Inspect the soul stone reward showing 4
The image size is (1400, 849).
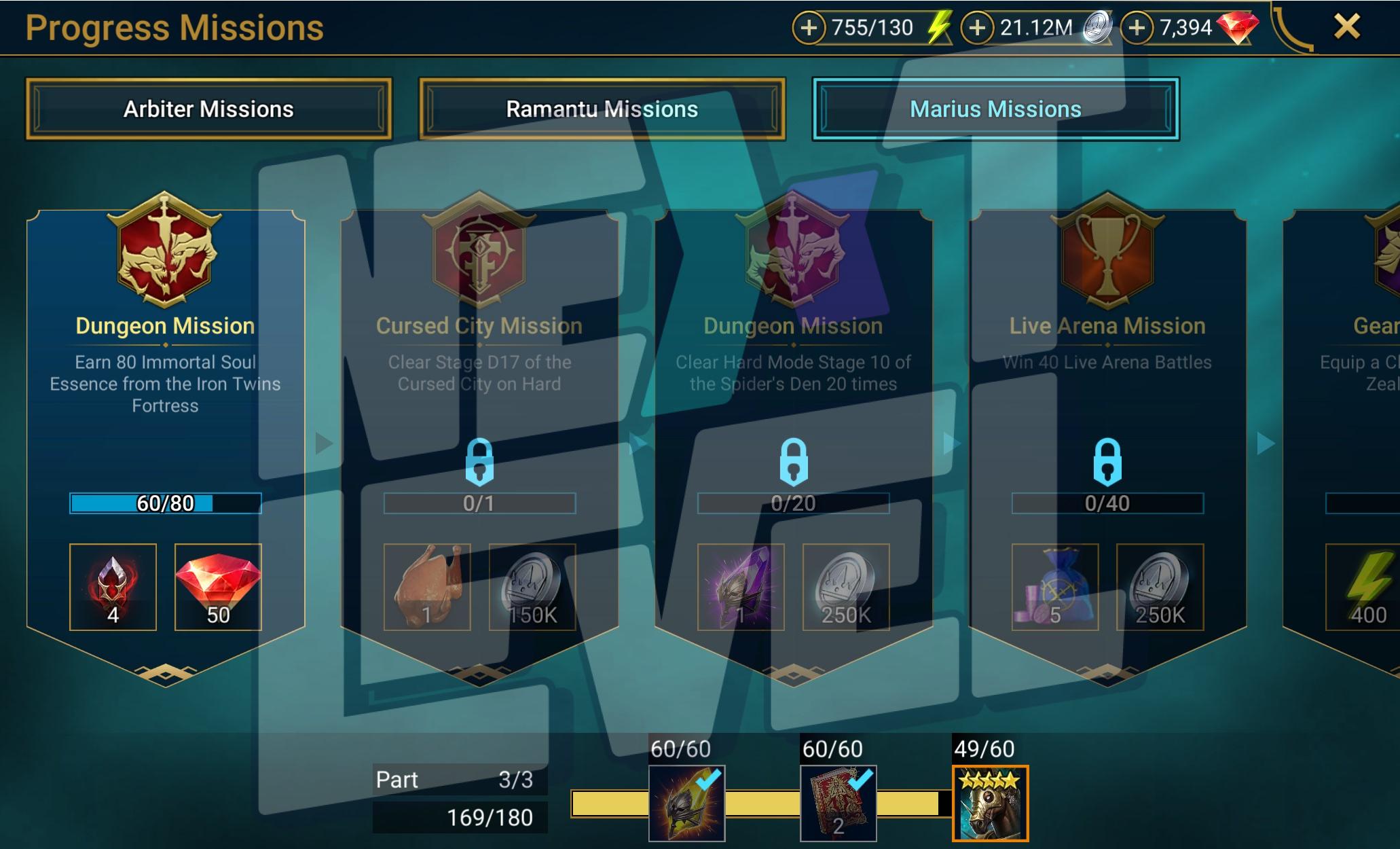coord(113,587)
